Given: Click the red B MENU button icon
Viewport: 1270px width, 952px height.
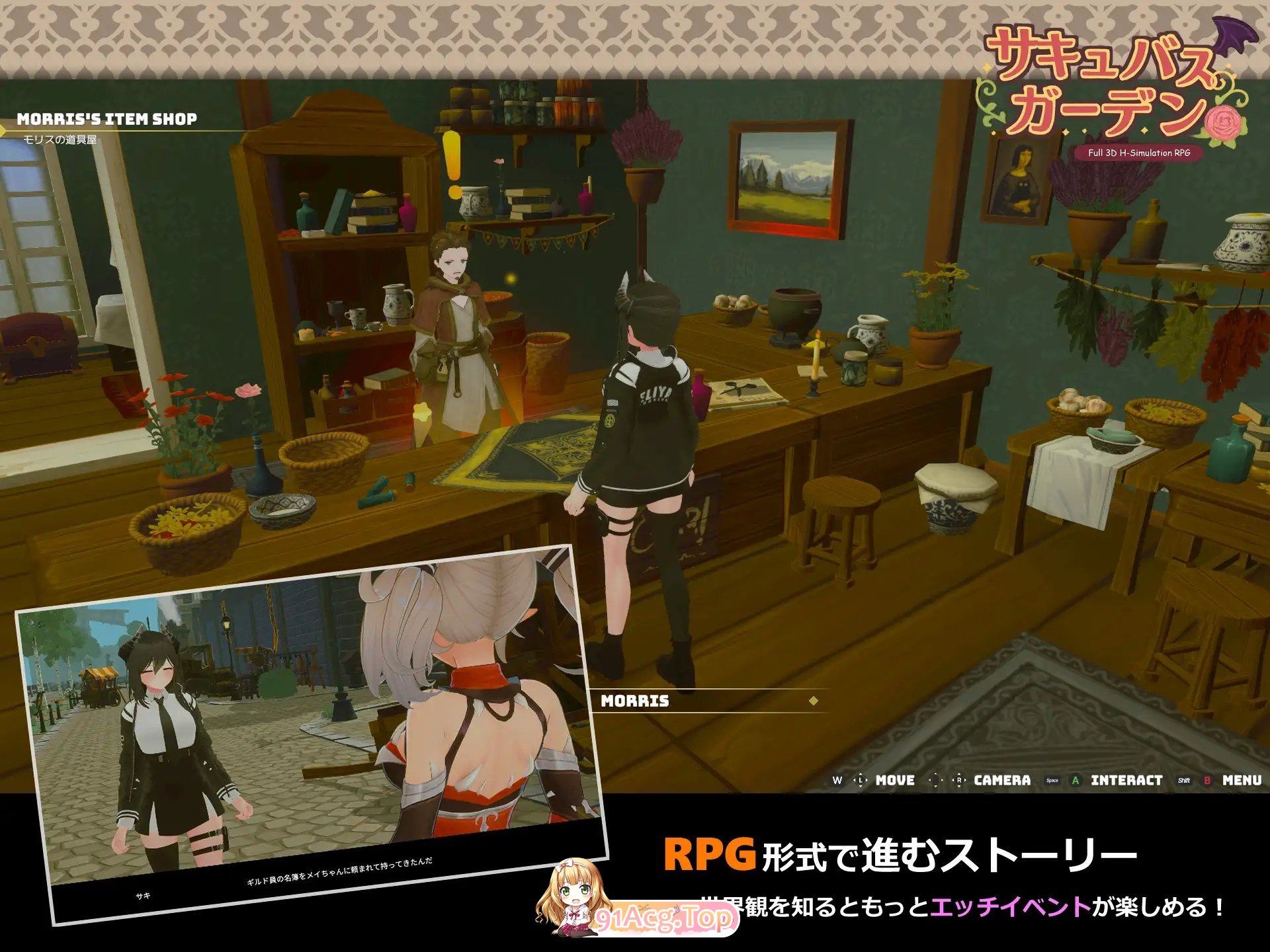Looking at the screenshot, I should 1207,780.
